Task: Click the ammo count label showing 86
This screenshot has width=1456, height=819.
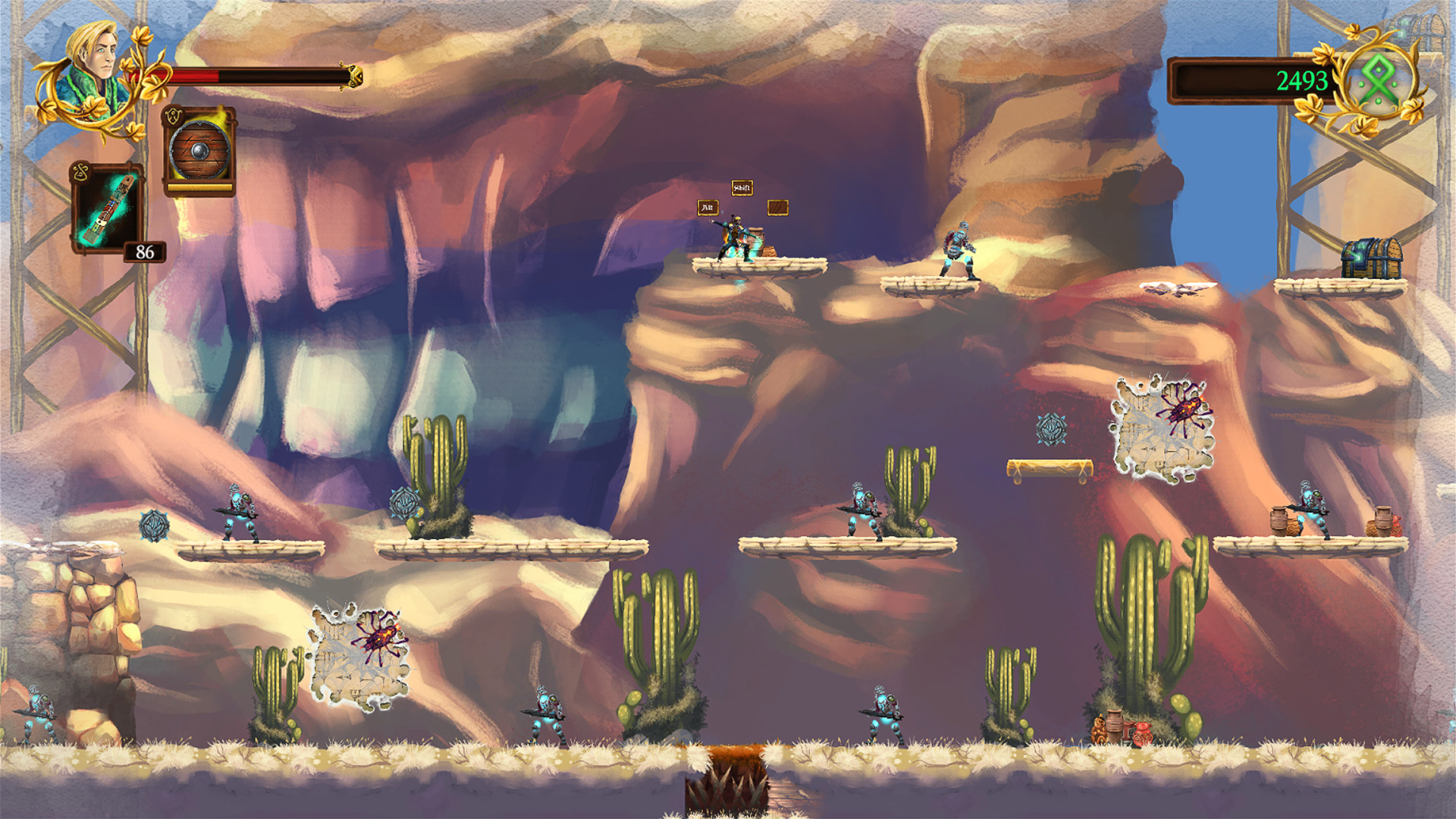Action: point(146,250)
